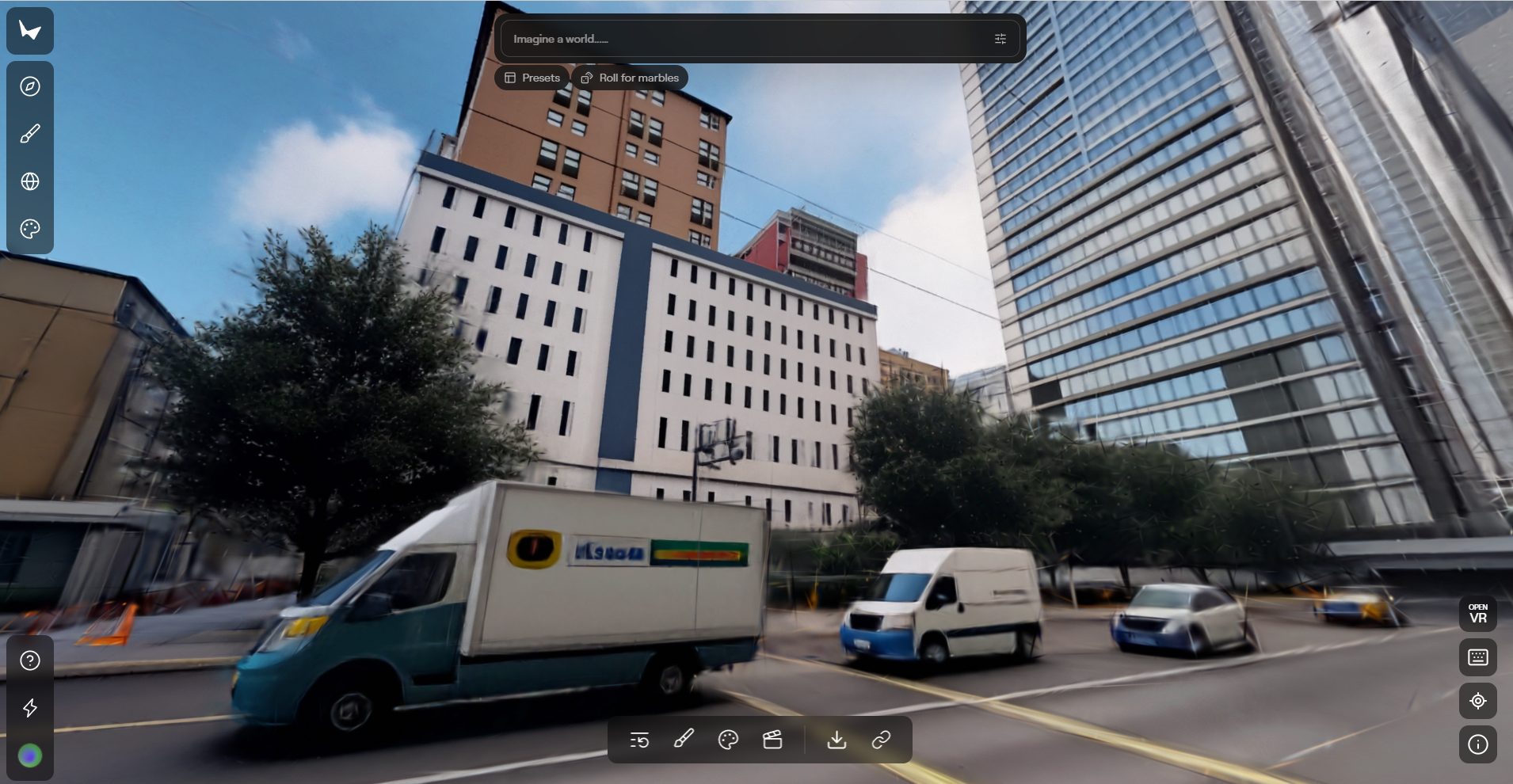Show the keyboard controls
The width and height of the screenshot is (1513, 784).
1477,657
